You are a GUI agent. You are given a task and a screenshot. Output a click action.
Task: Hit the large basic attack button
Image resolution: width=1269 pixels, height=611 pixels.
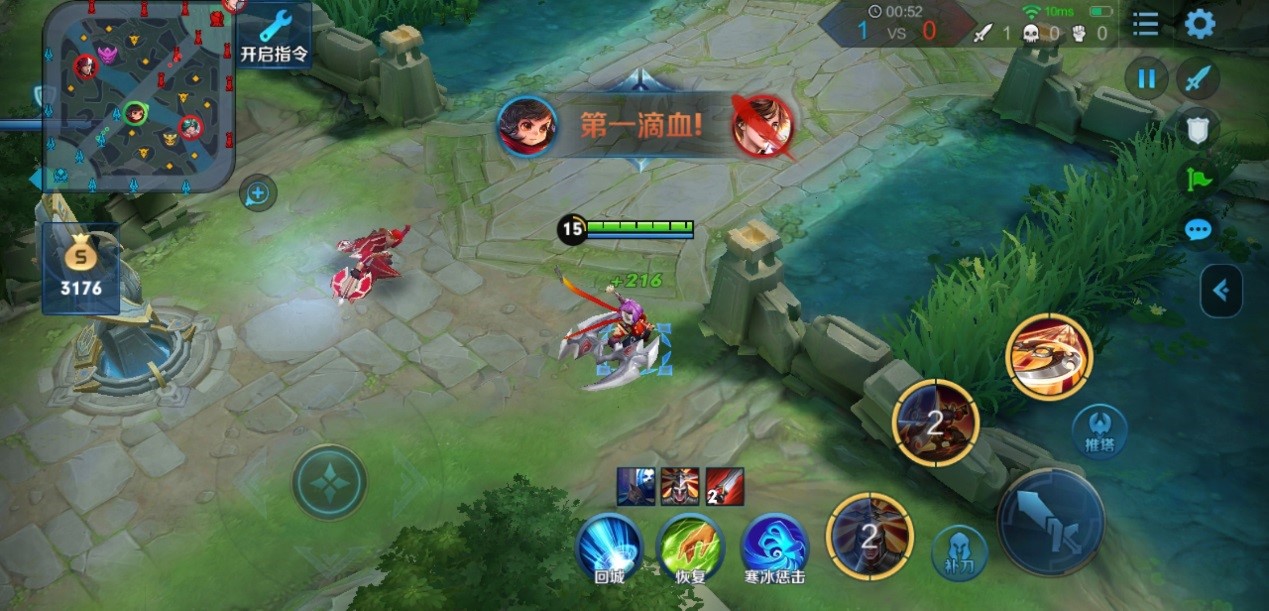[x=1050, y=521]
